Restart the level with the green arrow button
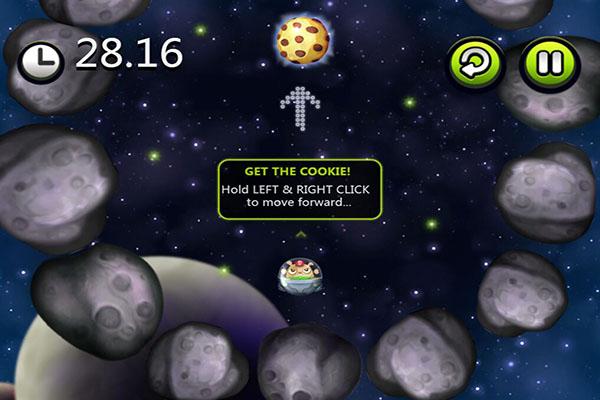The width and height of the screenshot is (600, 400). [x=481, y=64]
